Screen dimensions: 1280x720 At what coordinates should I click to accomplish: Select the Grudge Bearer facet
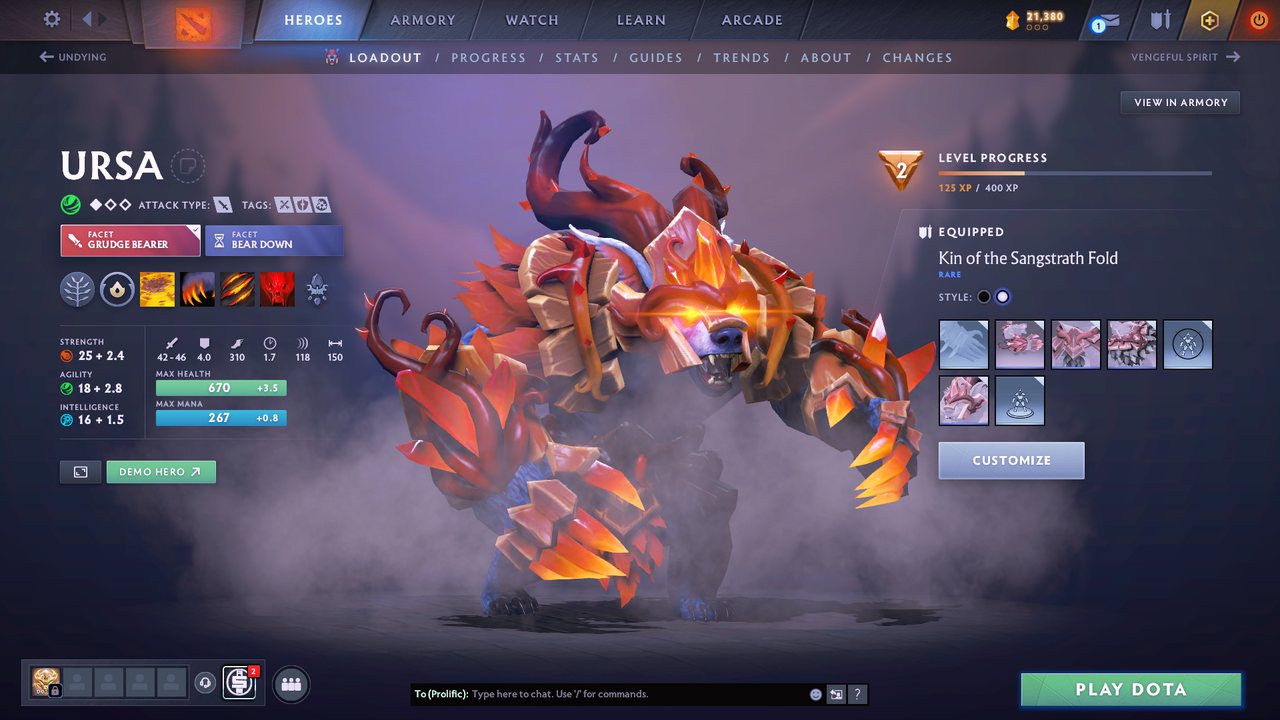(x=129, y=240)
